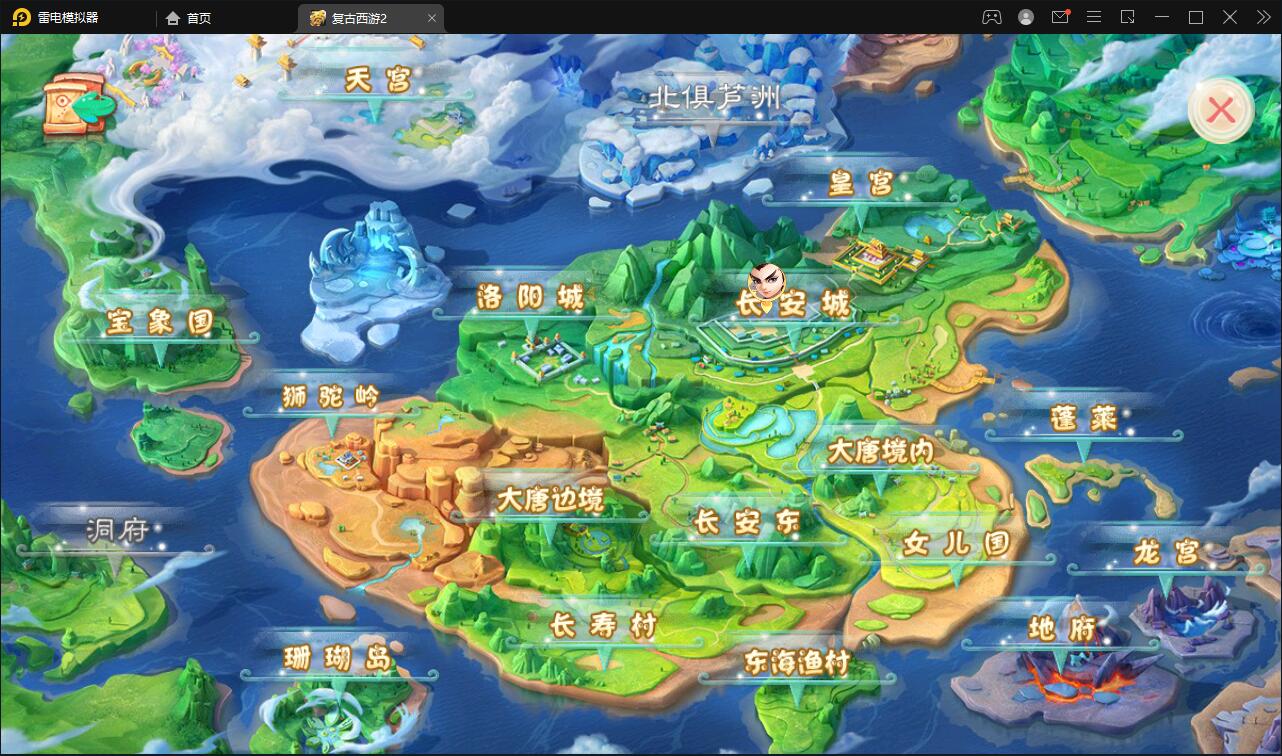Choose the 珊瑚岛 location label
Image resolution: width=1282 pixels, height=756 pixels.
pyautogui.click(x=336, y=659)
